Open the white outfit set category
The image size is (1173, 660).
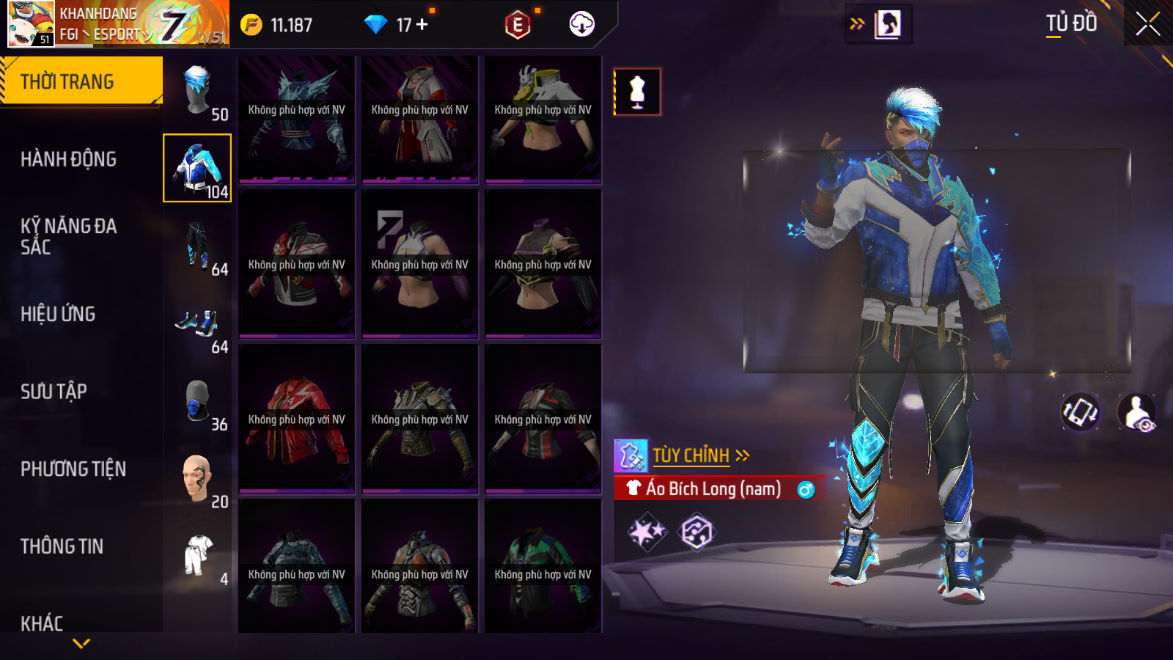(x=198, y=556)
